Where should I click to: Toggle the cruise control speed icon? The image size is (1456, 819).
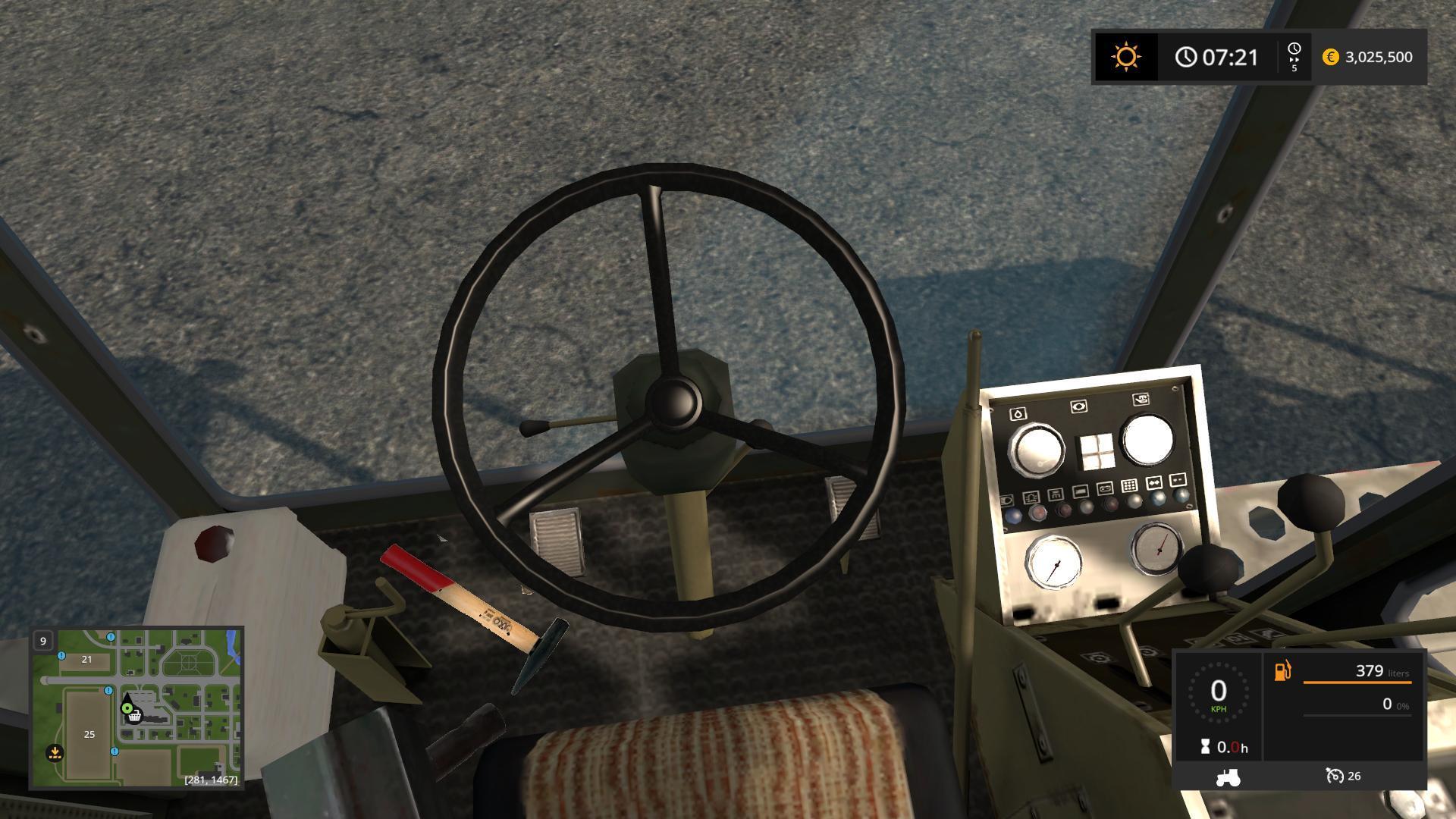[x=1334, y=776]
